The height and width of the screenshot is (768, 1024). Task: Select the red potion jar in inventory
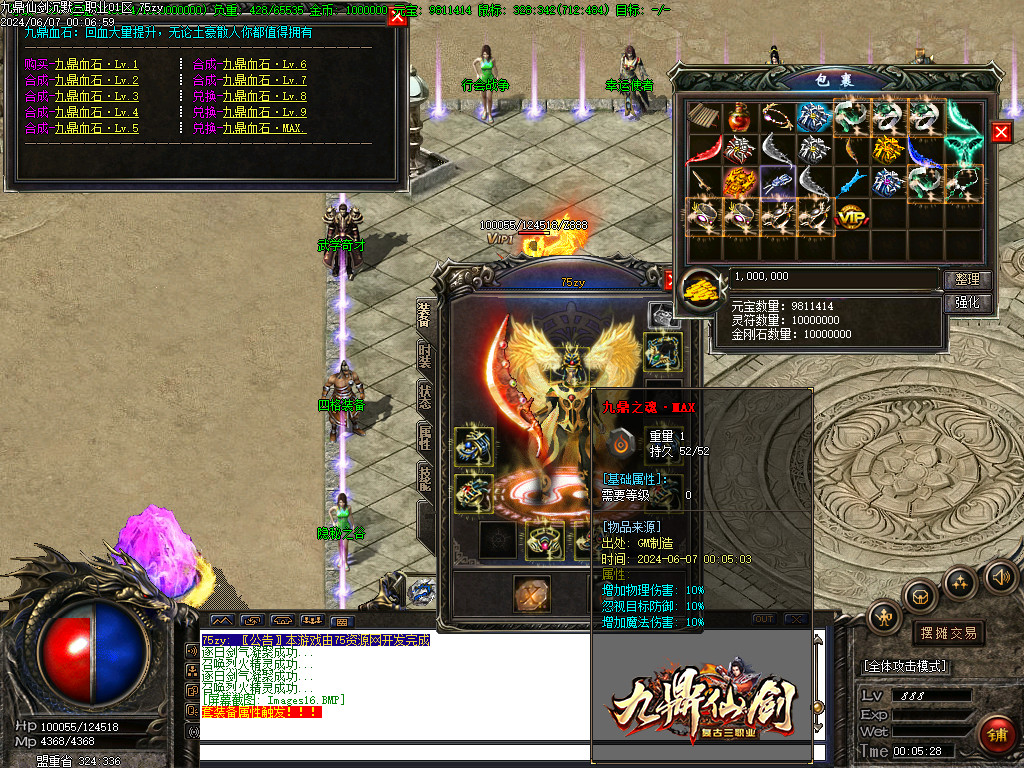point(740,117)
